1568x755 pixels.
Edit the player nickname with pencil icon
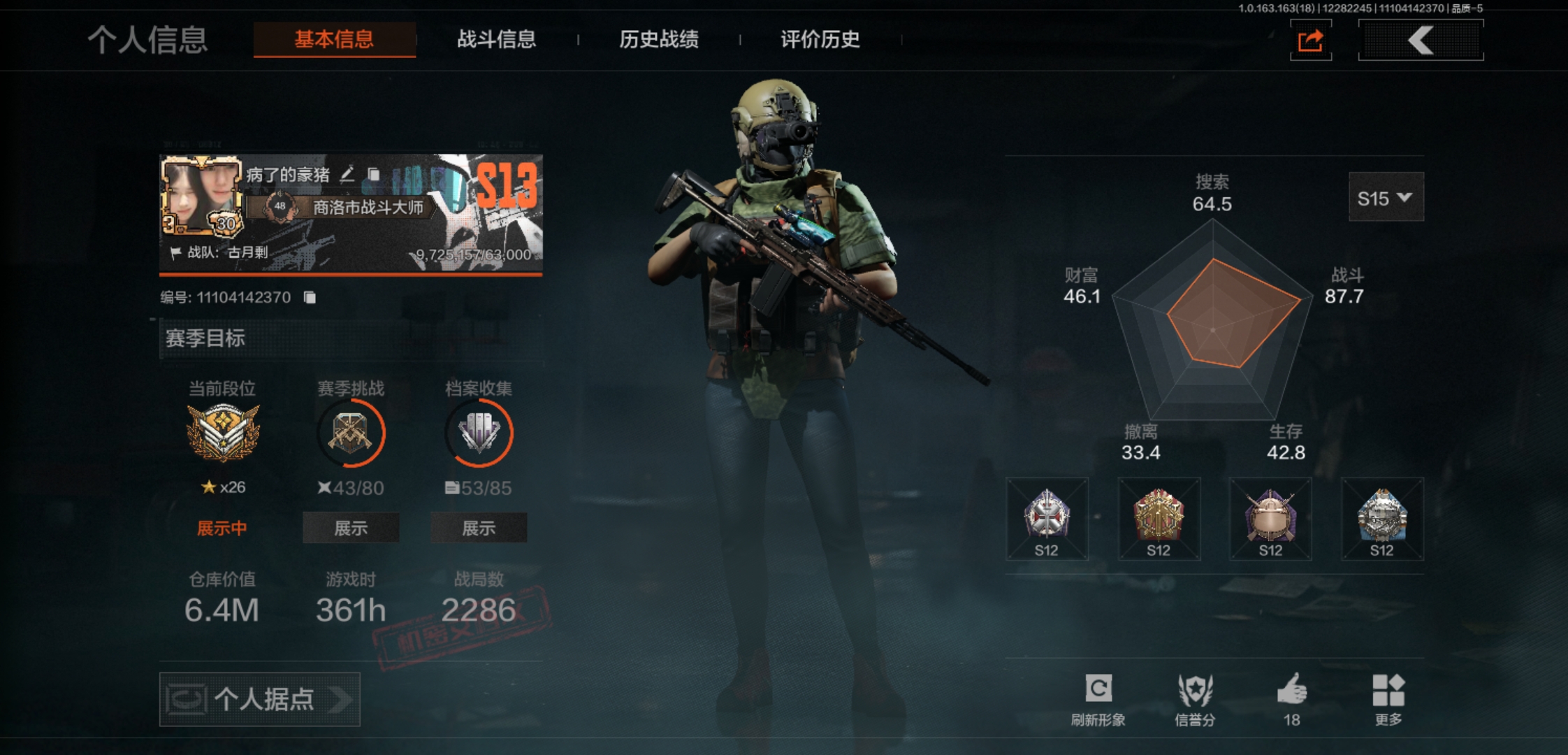click(347, 174)
